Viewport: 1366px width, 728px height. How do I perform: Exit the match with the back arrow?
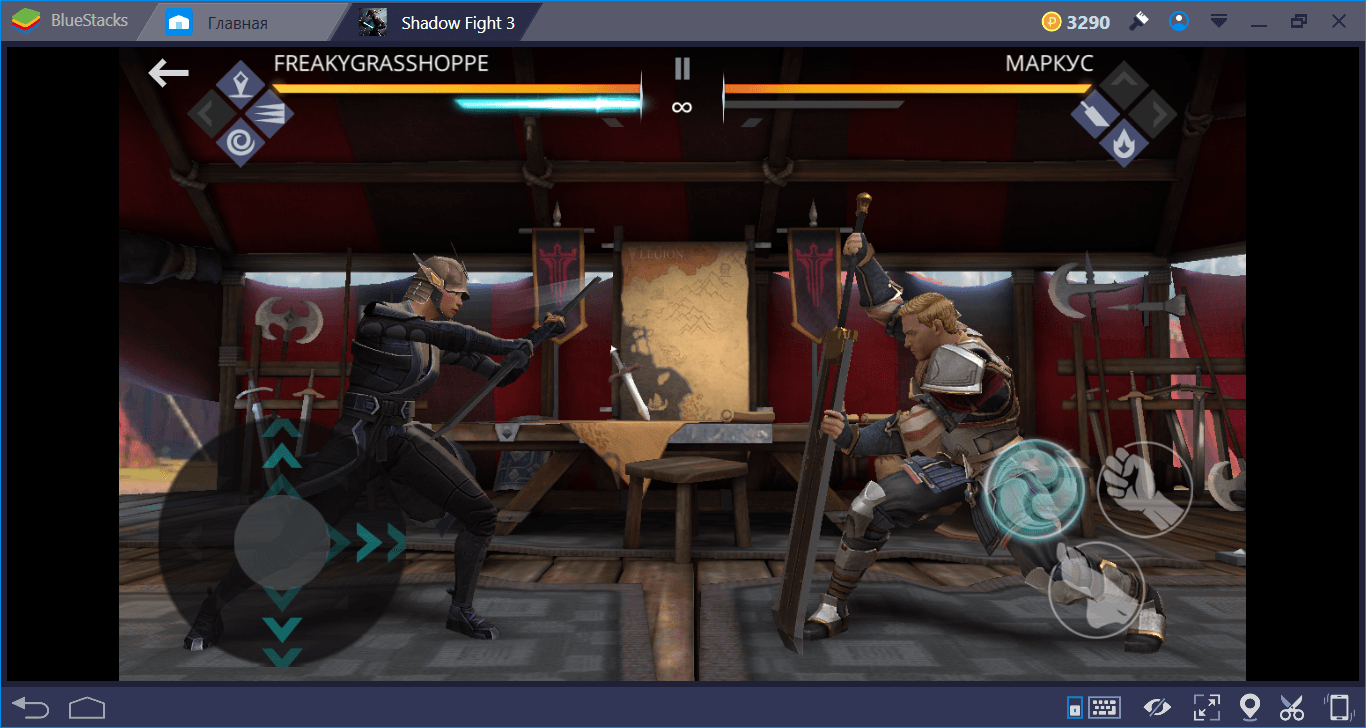pos(169,71)
